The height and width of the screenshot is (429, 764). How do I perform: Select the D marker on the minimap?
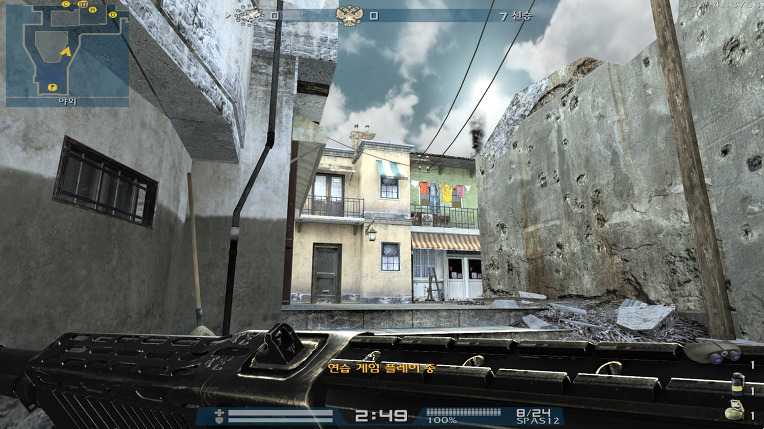[x=112, y=15]
